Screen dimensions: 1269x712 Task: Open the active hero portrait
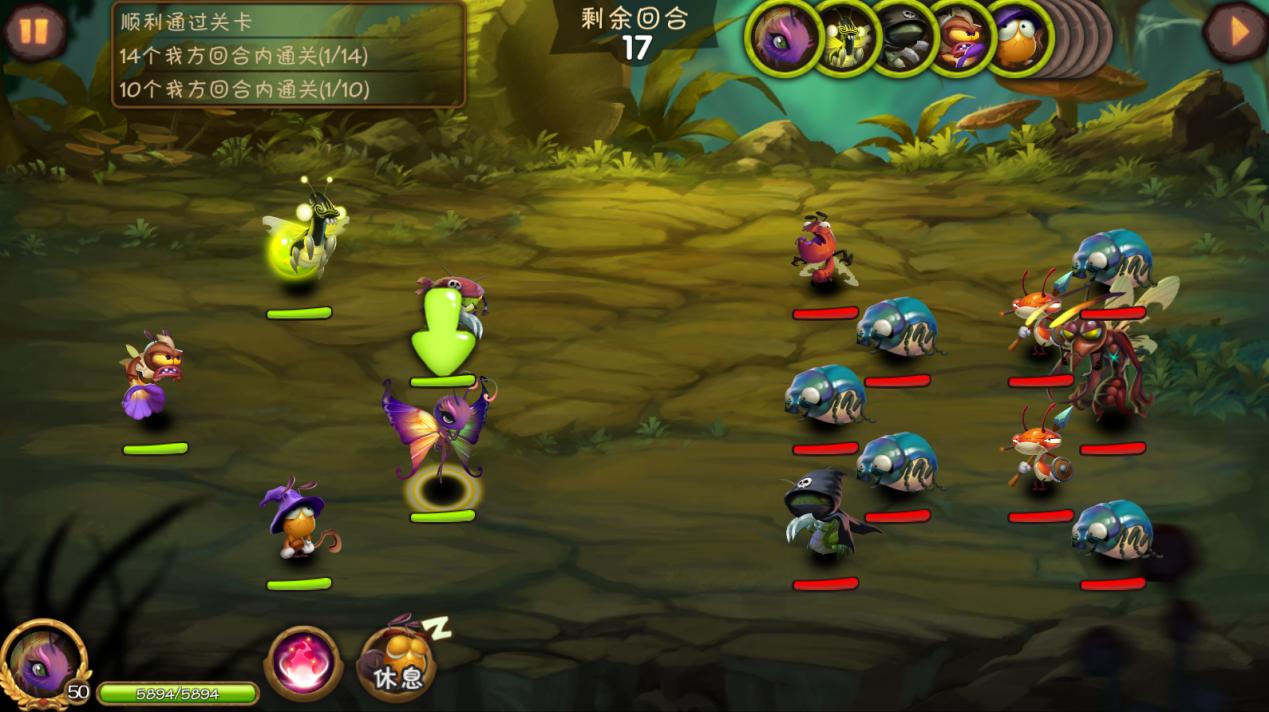tap(43, 660)
